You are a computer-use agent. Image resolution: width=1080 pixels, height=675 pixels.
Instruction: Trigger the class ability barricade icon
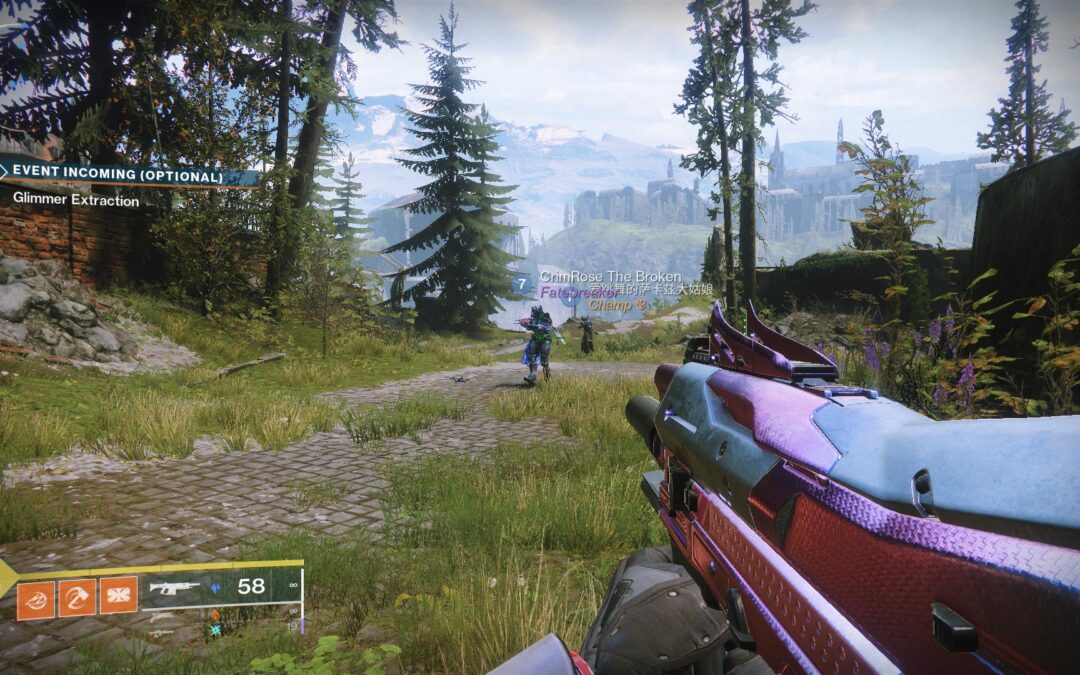[118, 599]
